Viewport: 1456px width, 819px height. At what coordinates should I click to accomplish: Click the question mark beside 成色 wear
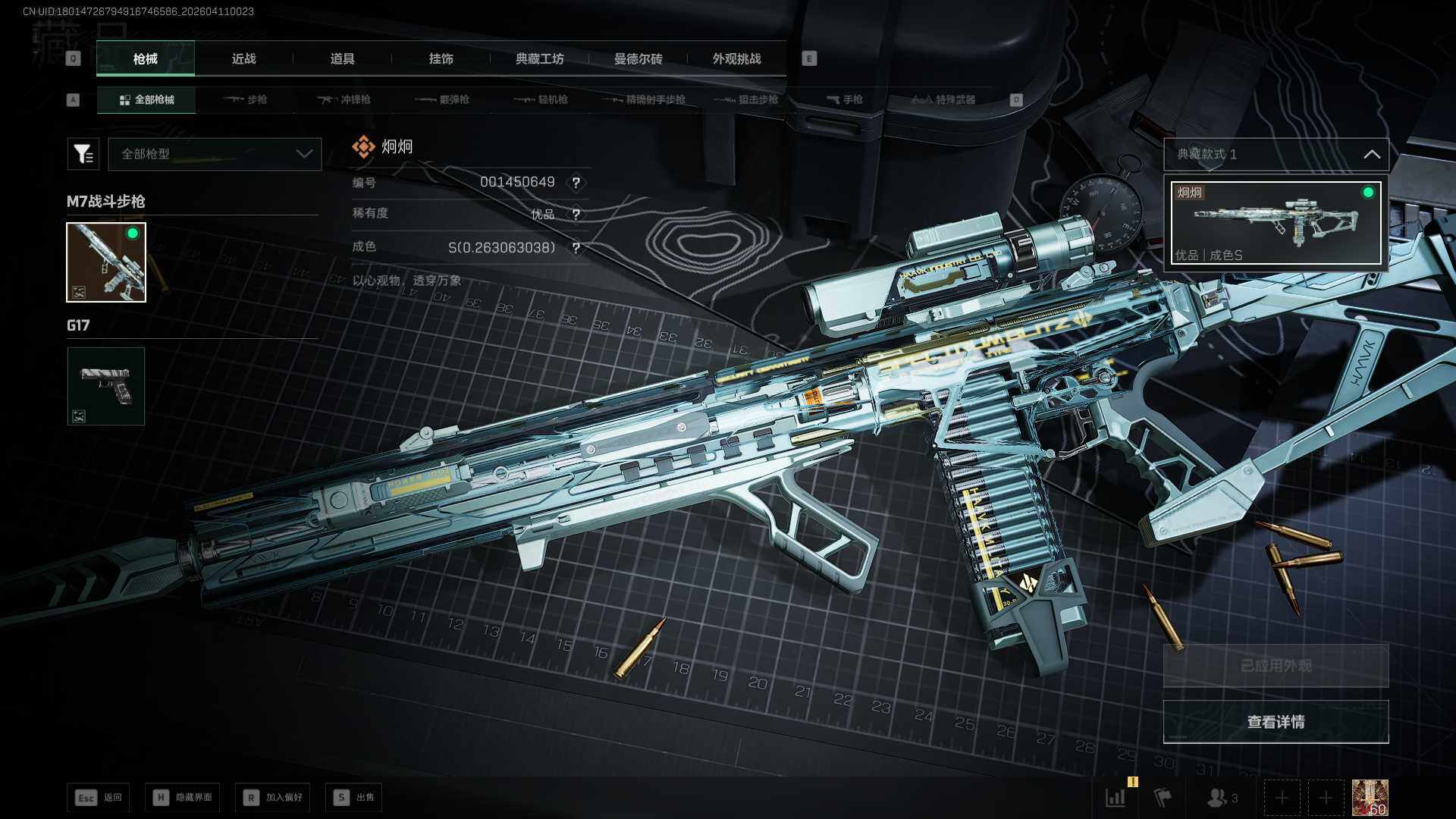(576, 248)
